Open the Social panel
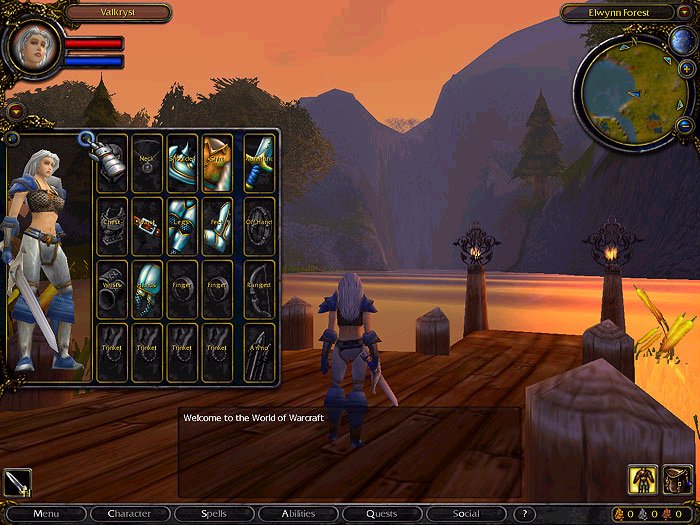700x525 pixels. click(x=465, y=514)
